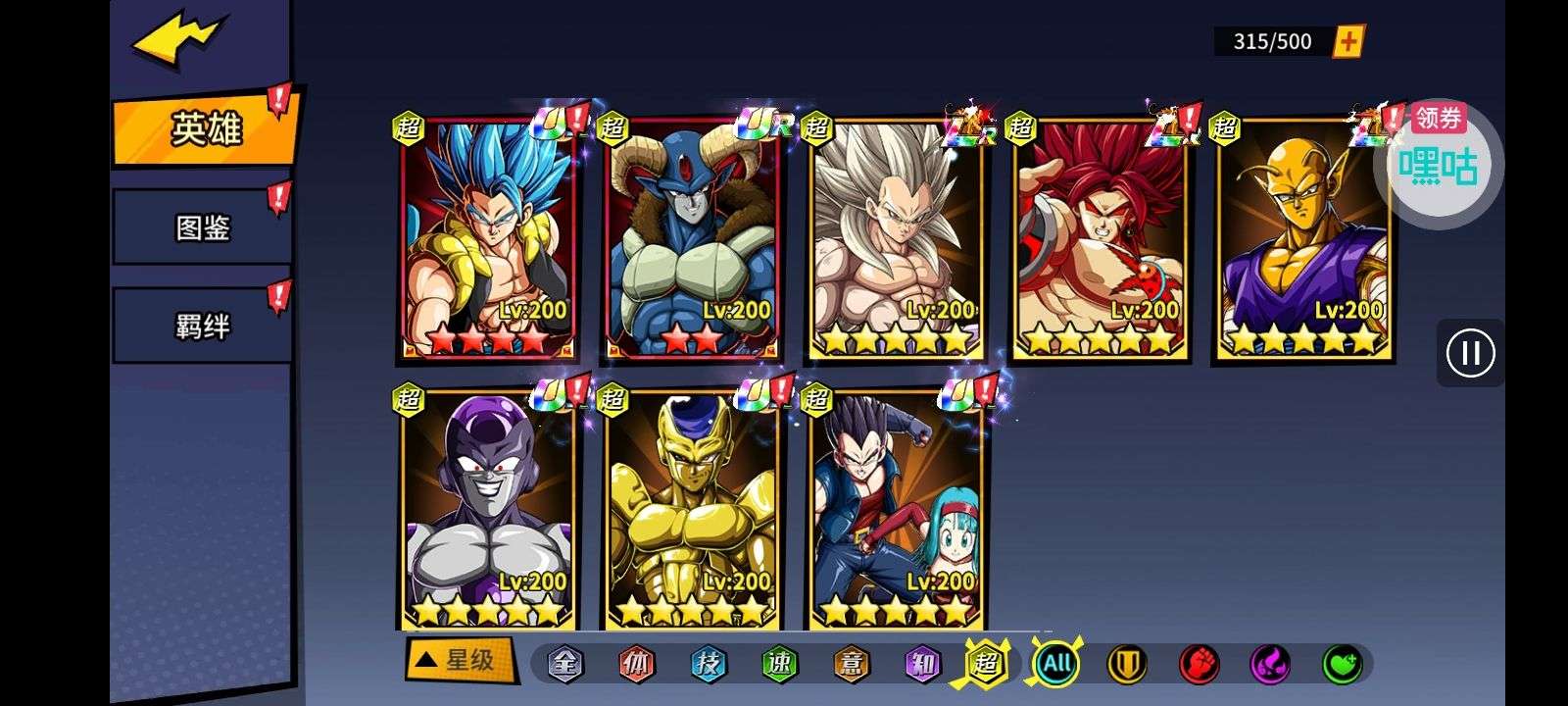The height and width of the screenshot is (706, 1568).
Task: Select the horned Moro hero card
Action: 692,238
